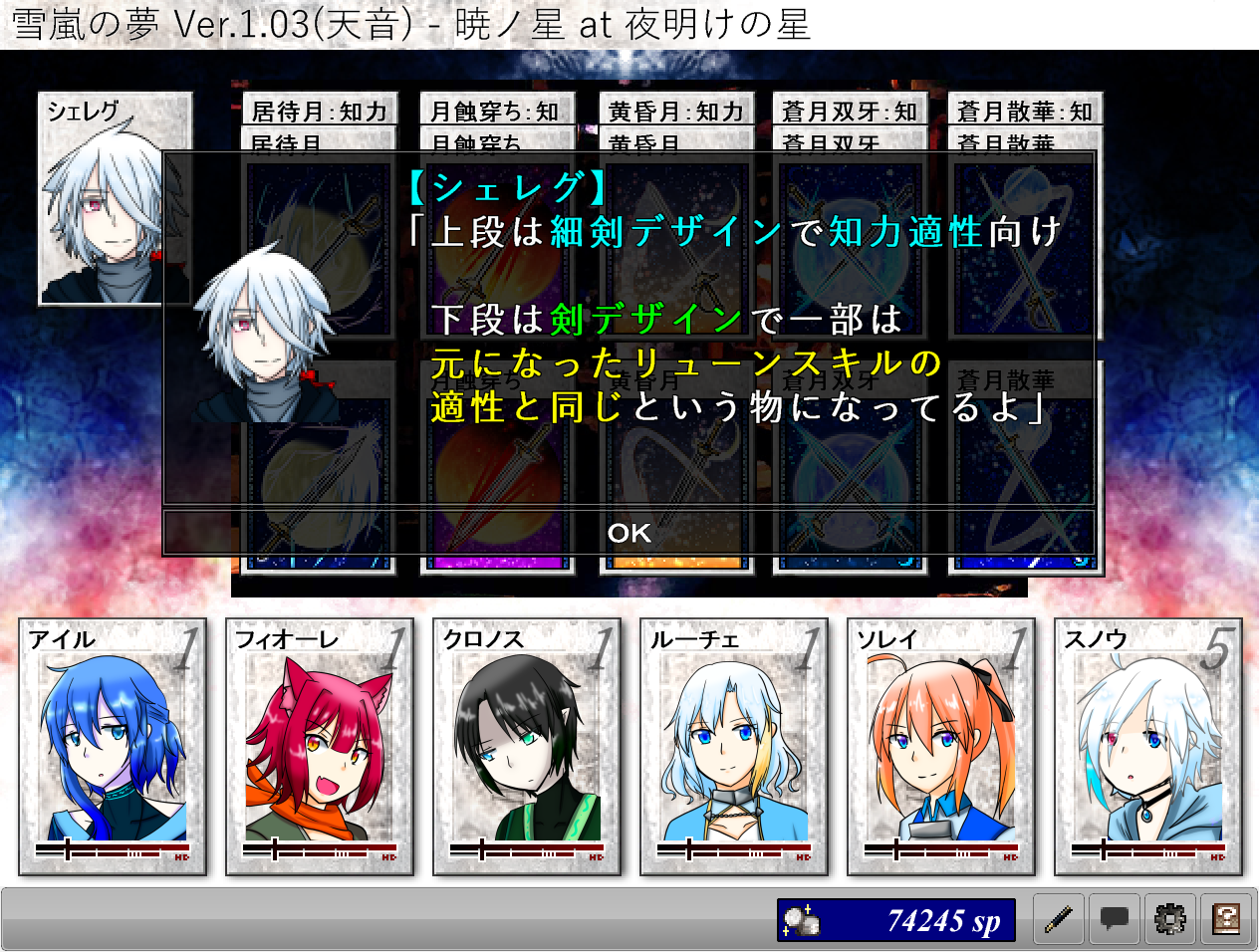Select the ルーチェ character card
This screenshot has height=952, width=1259.
[x=734, y=747]
